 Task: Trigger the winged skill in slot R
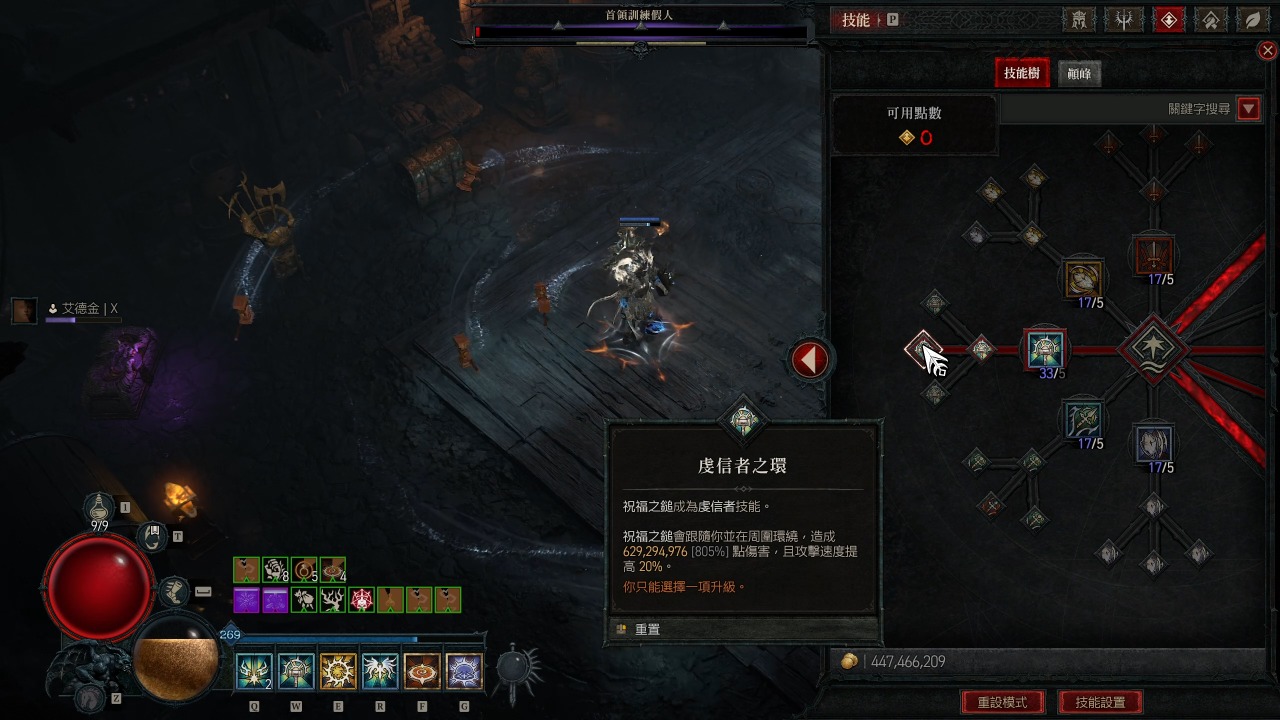(x=380, y=671)
